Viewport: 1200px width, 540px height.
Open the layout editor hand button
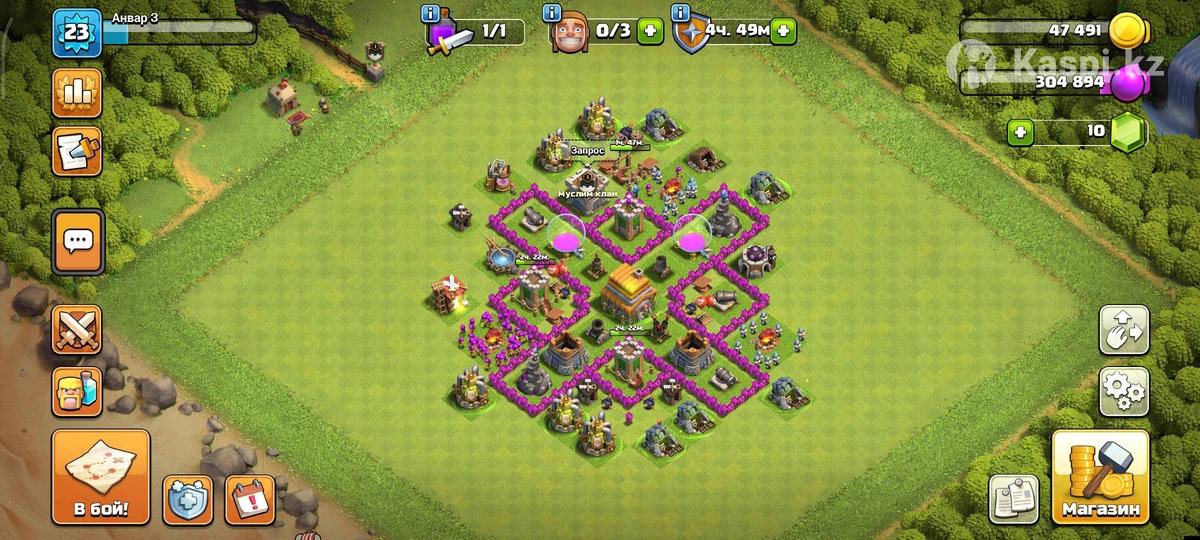pos(1122,331)
